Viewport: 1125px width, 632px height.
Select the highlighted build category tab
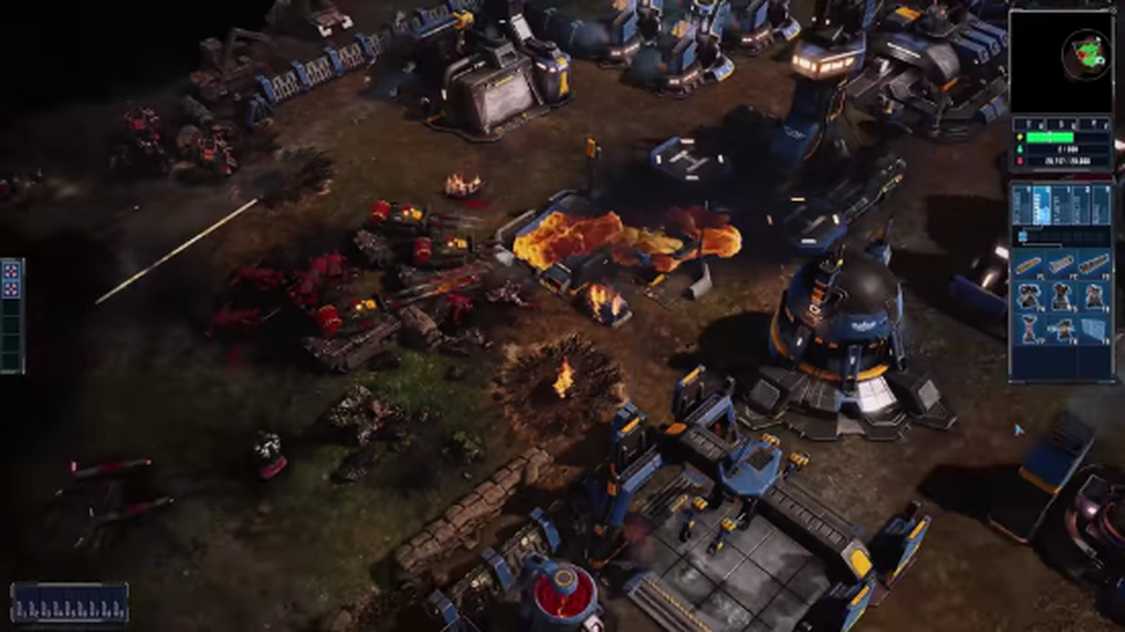coord(1041,205)
